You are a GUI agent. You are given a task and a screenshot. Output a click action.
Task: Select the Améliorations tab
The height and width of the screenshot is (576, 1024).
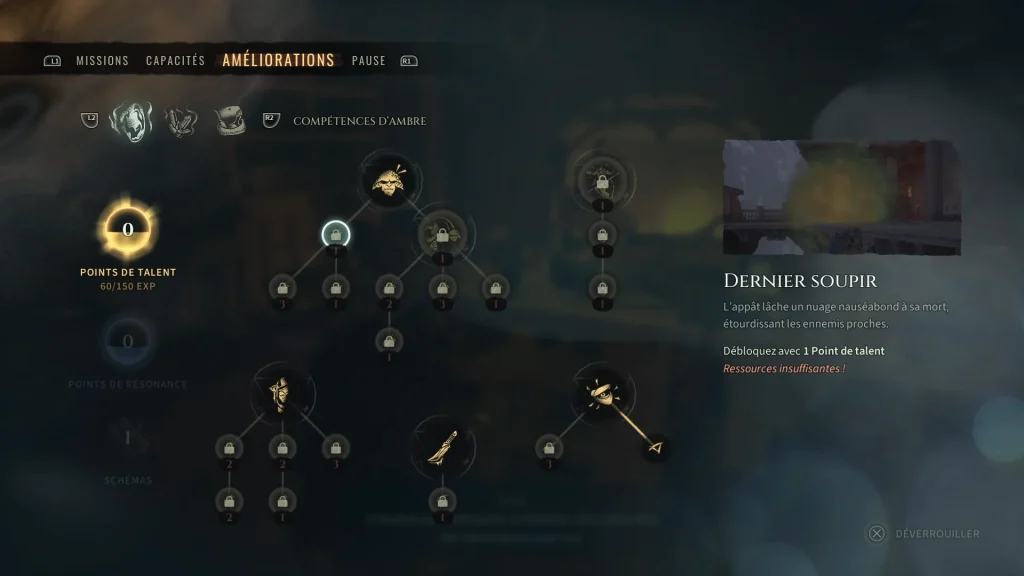tap(278, 60)
